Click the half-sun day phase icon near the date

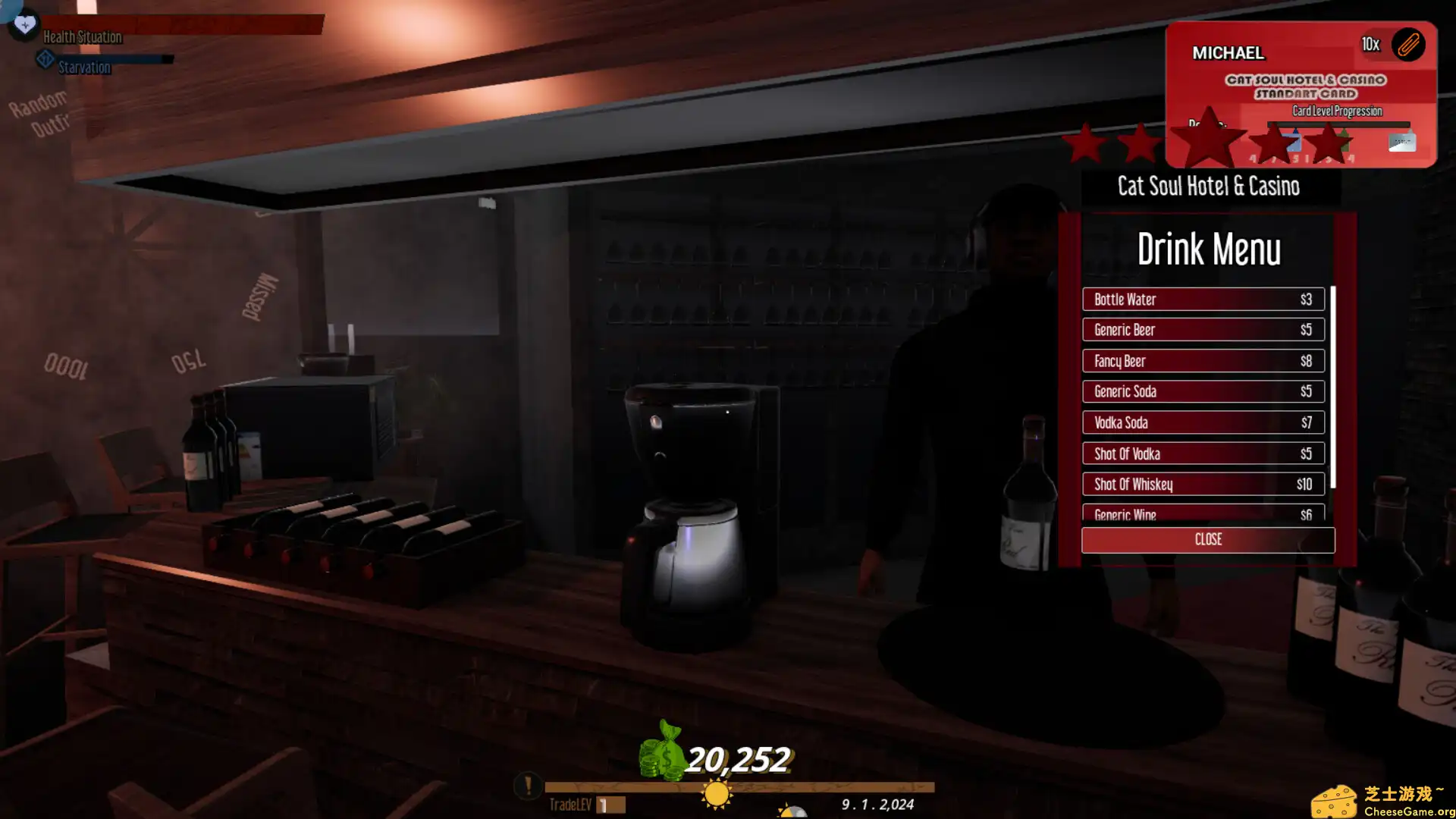(x=793, y=811)
